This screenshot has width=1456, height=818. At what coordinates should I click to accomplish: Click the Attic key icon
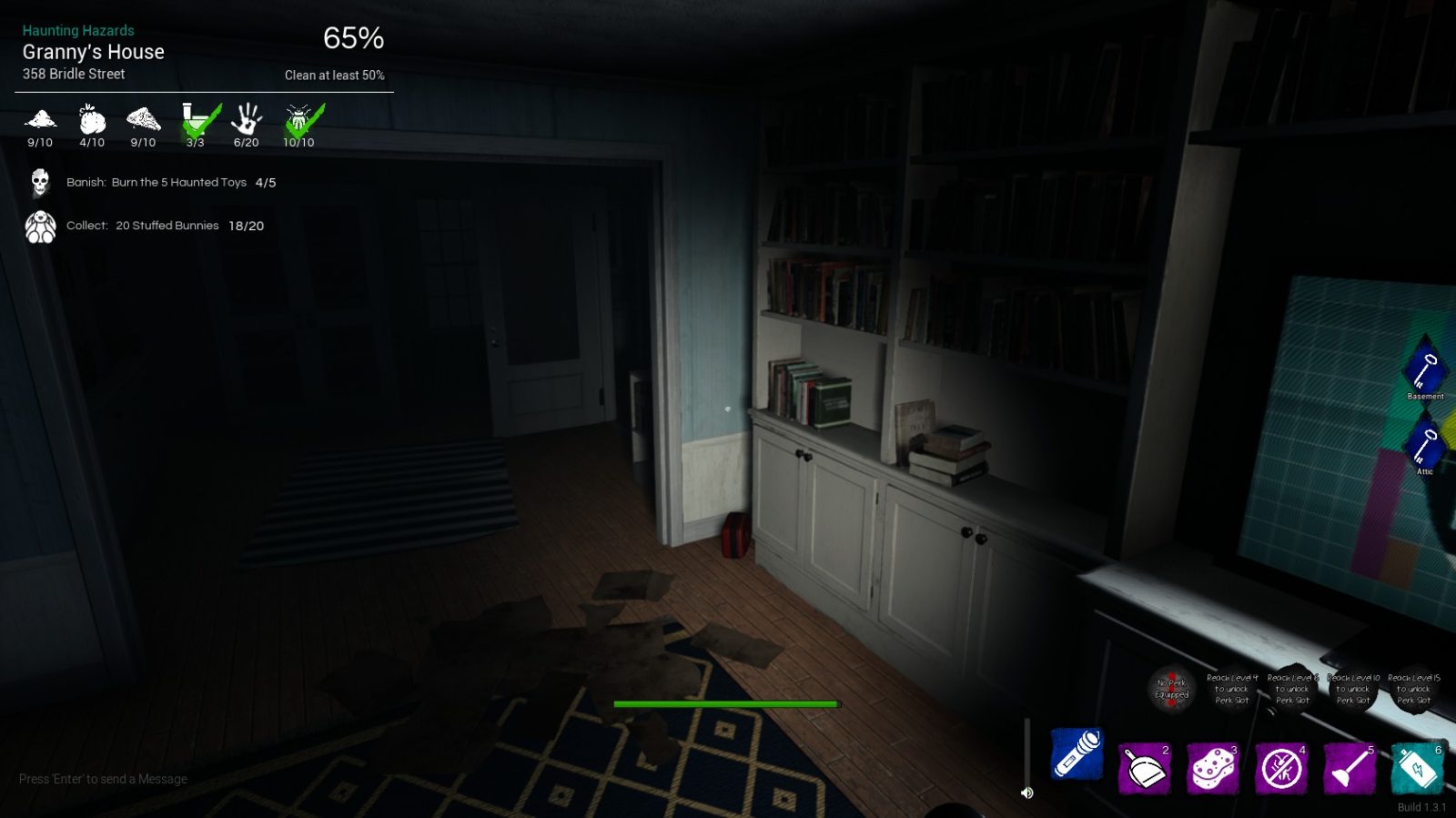click(1424, 445)
